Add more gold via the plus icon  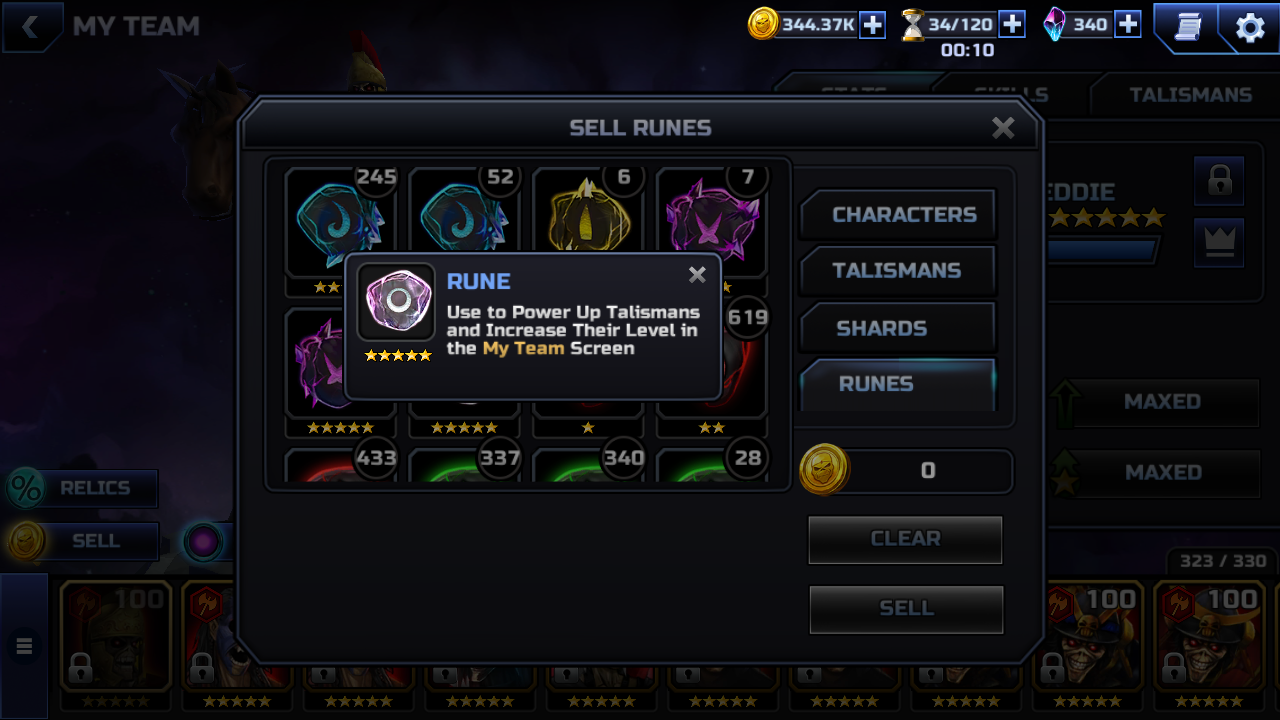click(871, 23)
